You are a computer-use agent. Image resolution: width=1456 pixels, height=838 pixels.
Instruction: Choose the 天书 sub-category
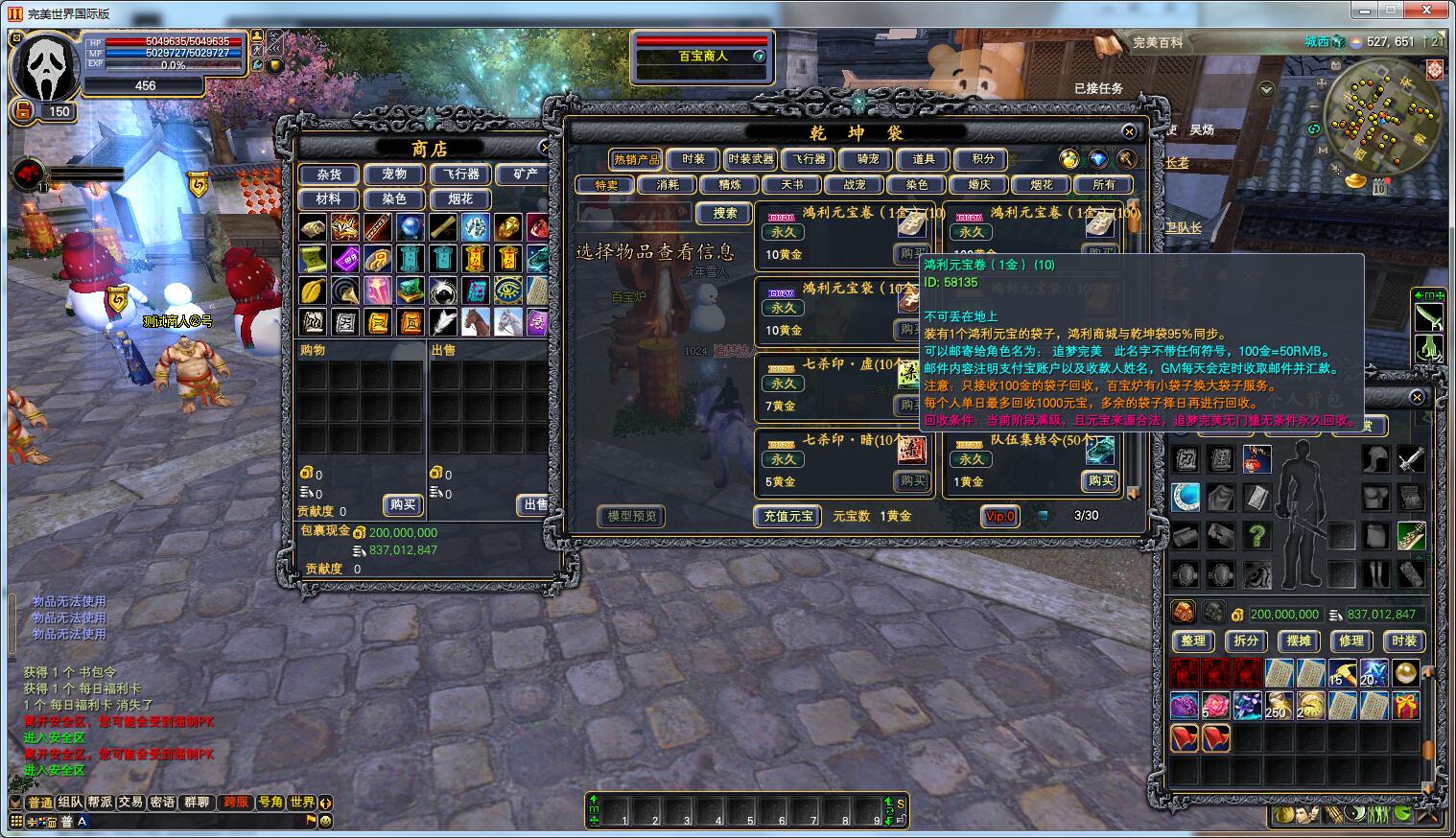[792, 185]
